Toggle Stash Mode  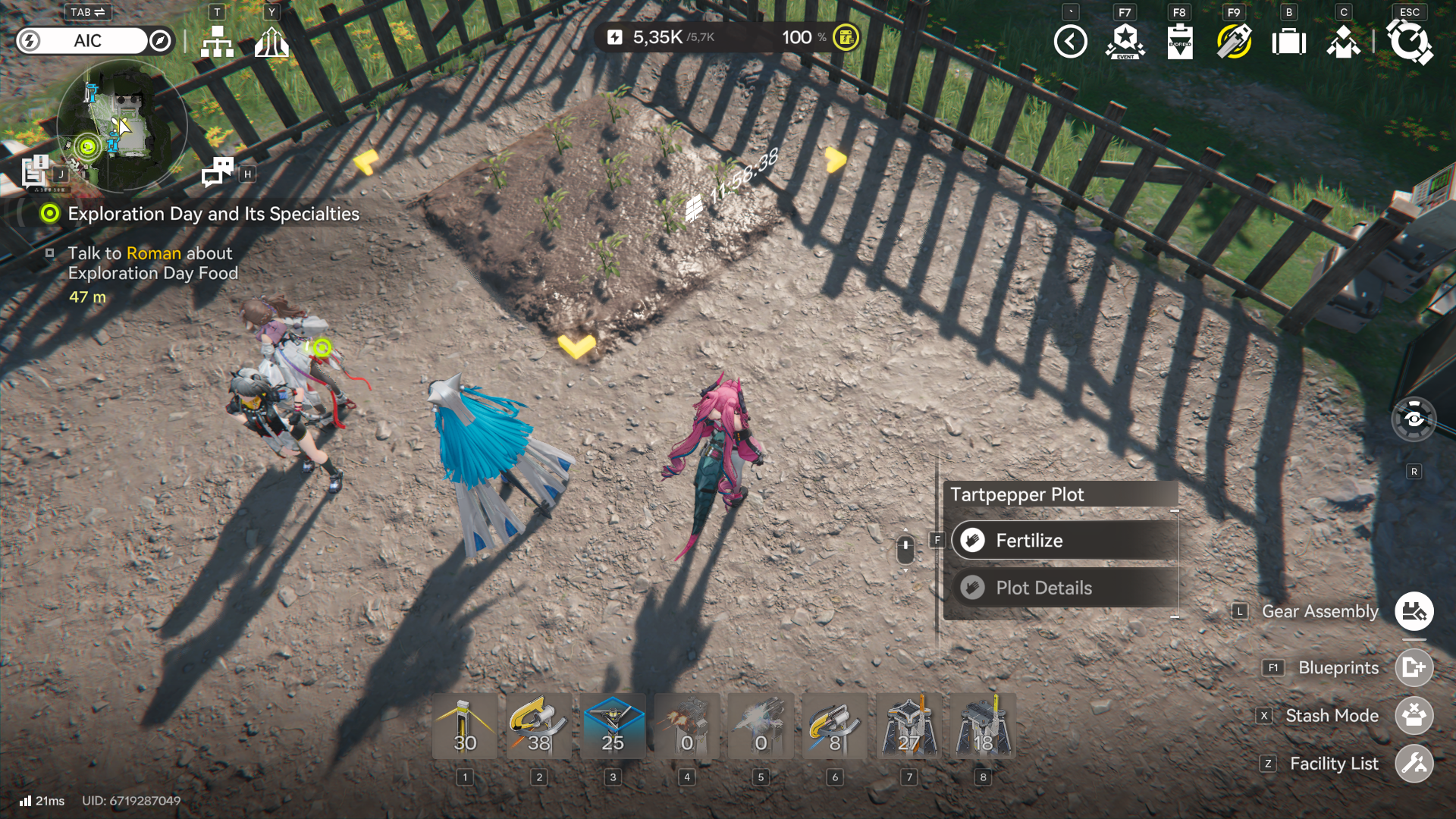(x=1414, y=715)
